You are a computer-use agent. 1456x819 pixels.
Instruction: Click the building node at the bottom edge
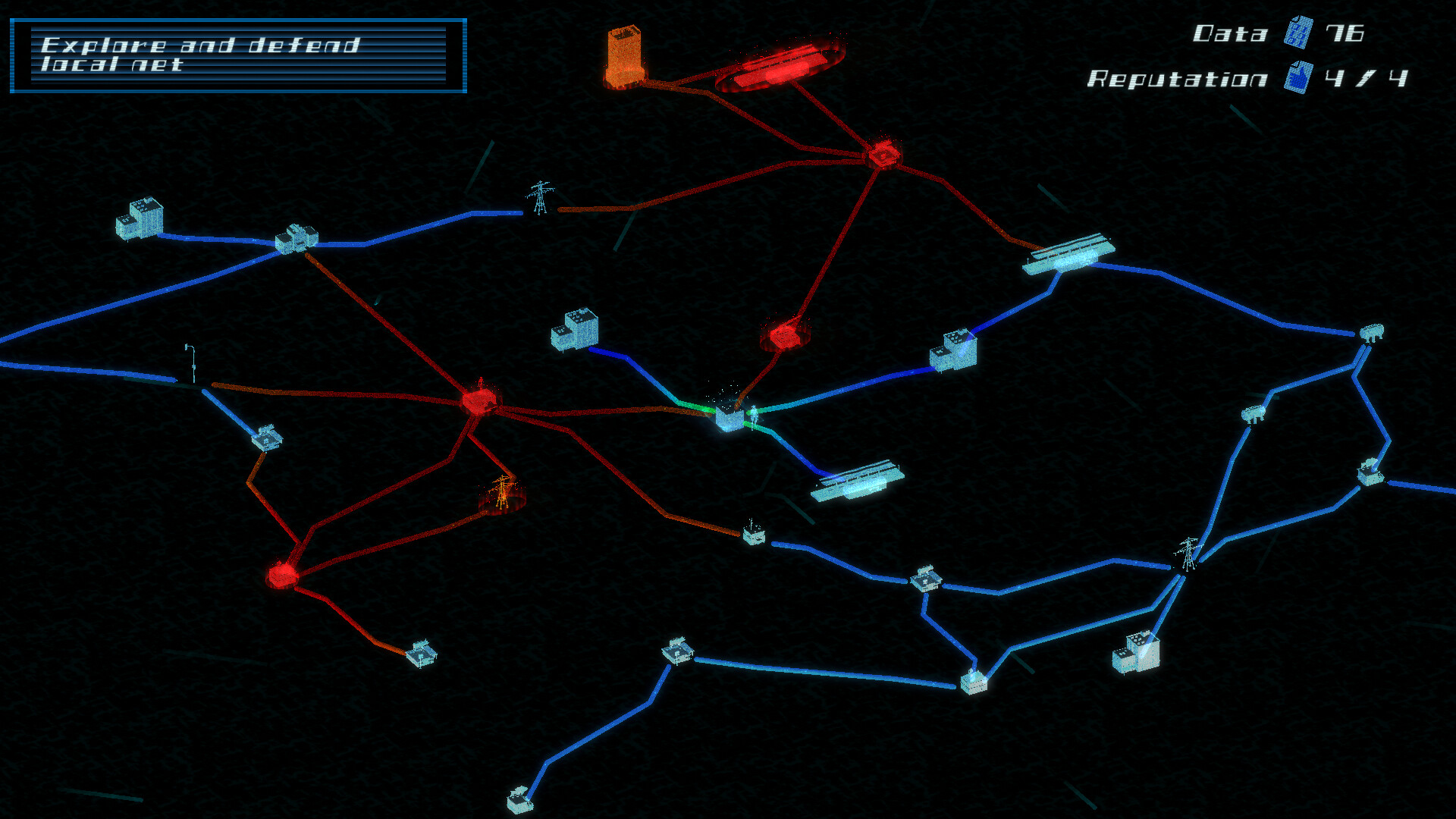[519, 800]
